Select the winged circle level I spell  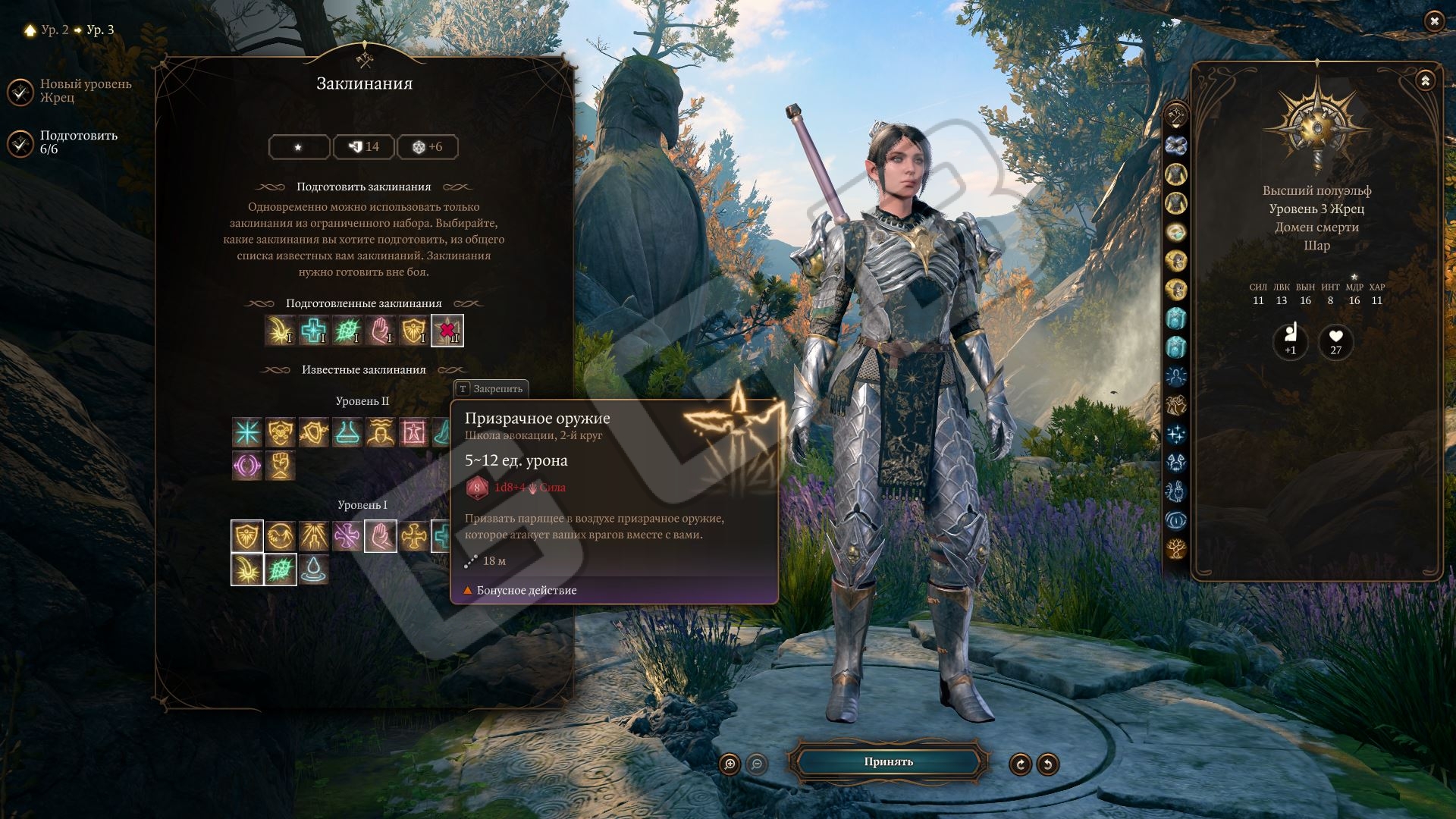(281, 536)
